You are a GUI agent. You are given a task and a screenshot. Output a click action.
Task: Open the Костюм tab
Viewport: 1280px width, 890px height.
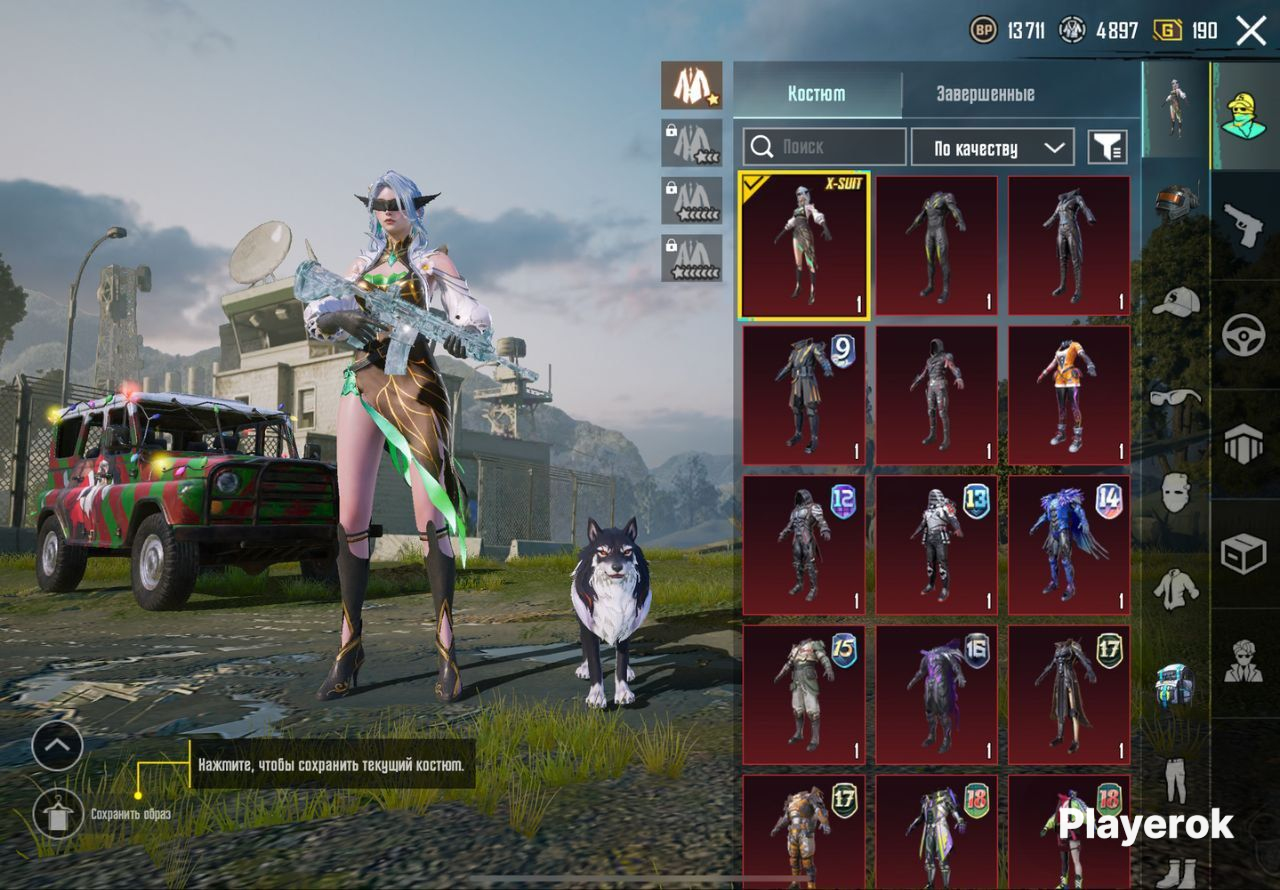coord(816,94)
